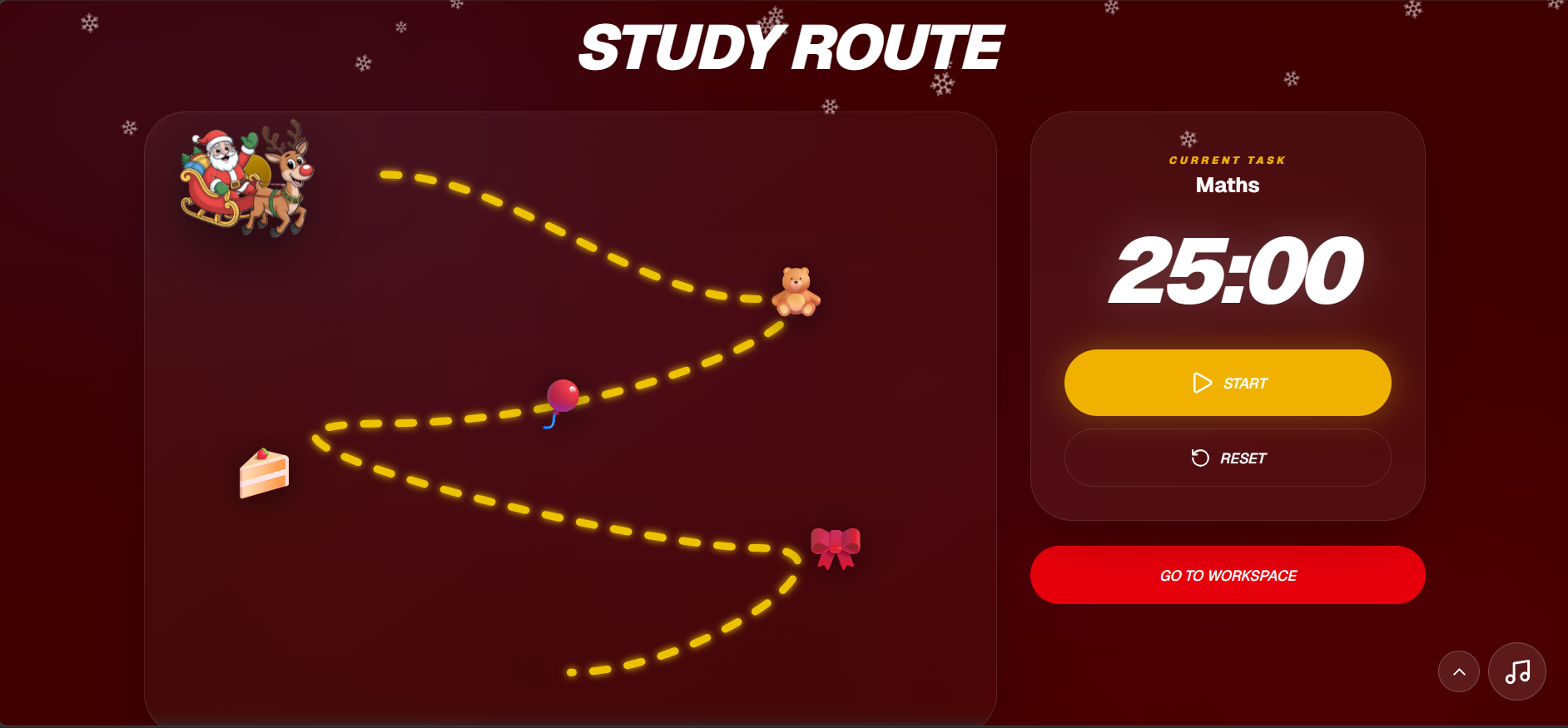Image resolution: width=1568 pixels, height=728 pixels.
Task: Start the 25:00 study timer
Action: [x=1228, y=383]
